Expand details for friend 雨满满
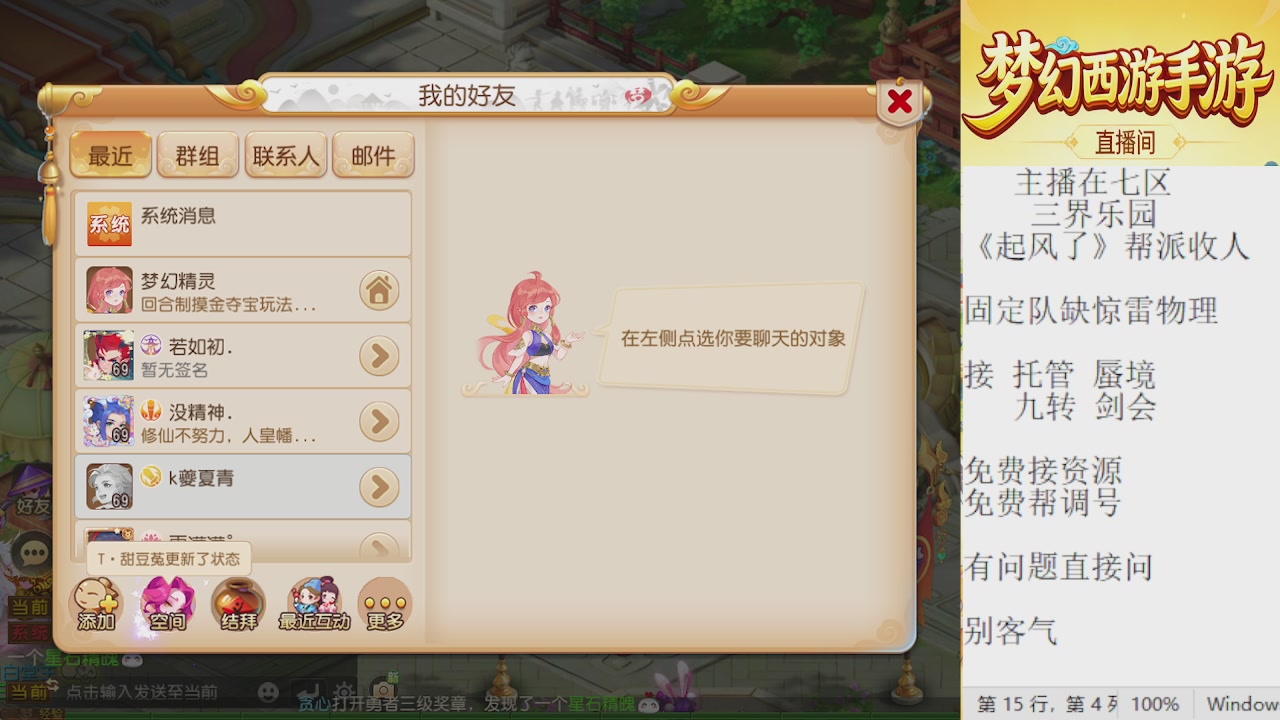Image resolution: width=1280 pixels, height=720 pixels. [379, 546]
